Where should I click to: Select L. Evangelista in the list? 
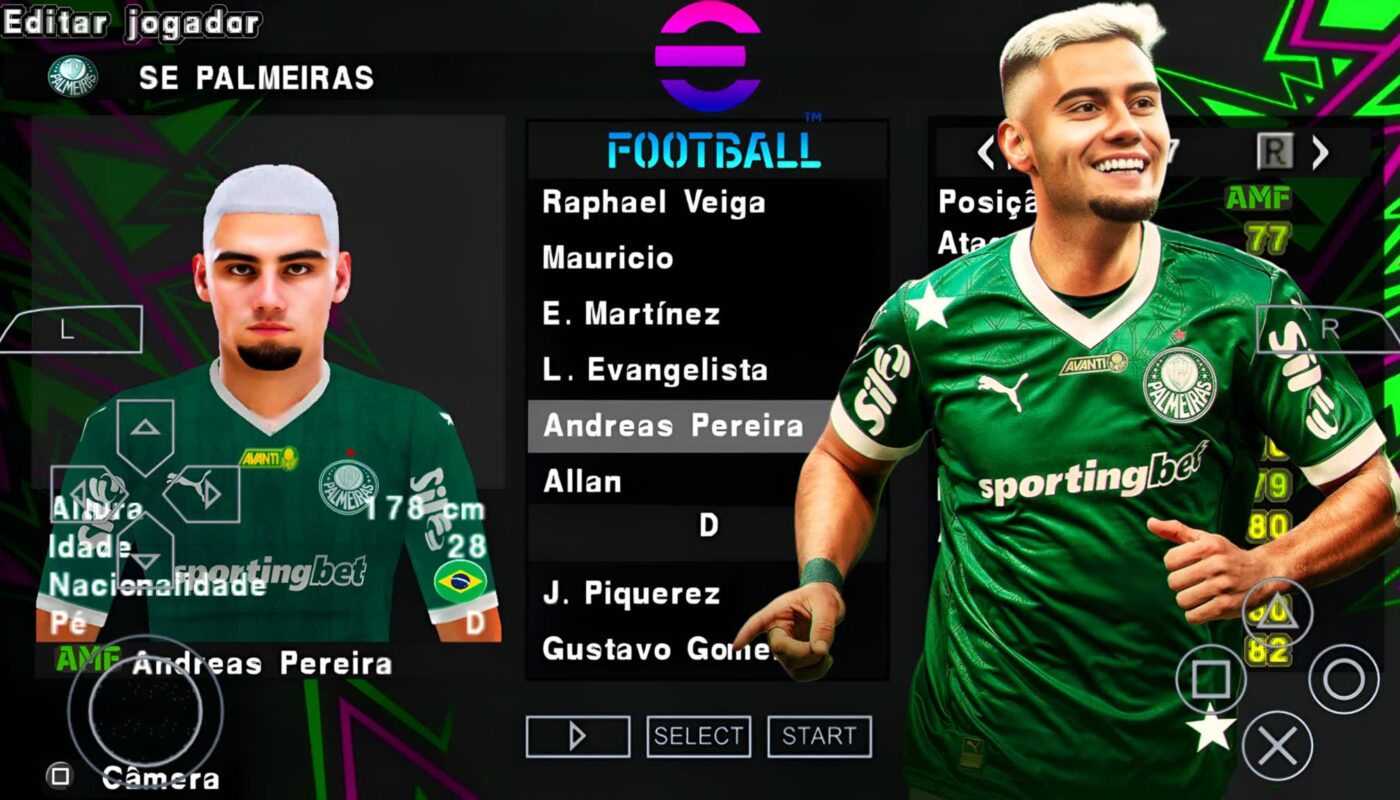coord(655,371)
